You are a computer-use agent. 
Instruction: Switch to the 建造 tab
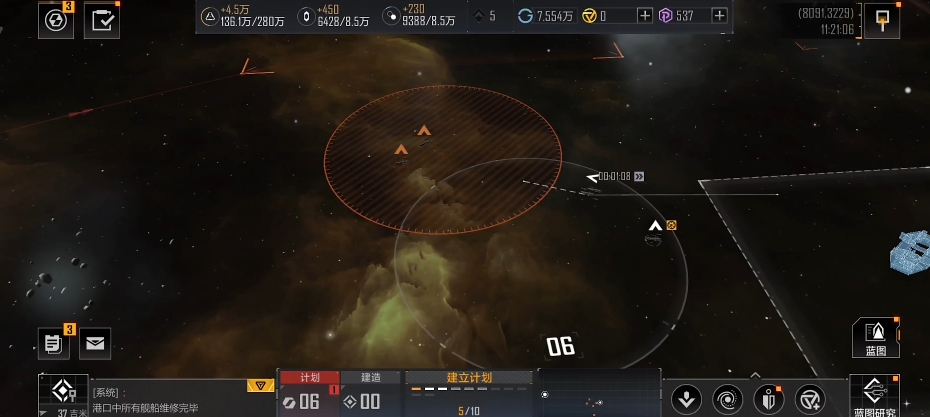[370, 377]
